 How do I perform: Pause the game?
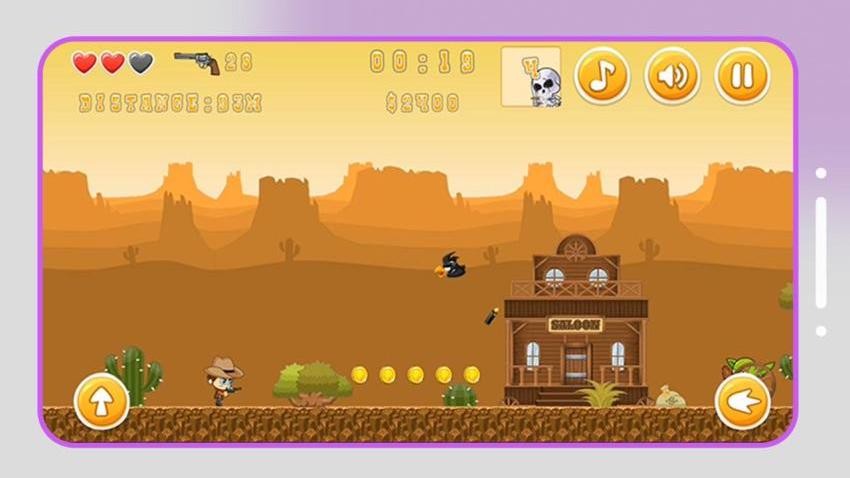tap(742, 76)
